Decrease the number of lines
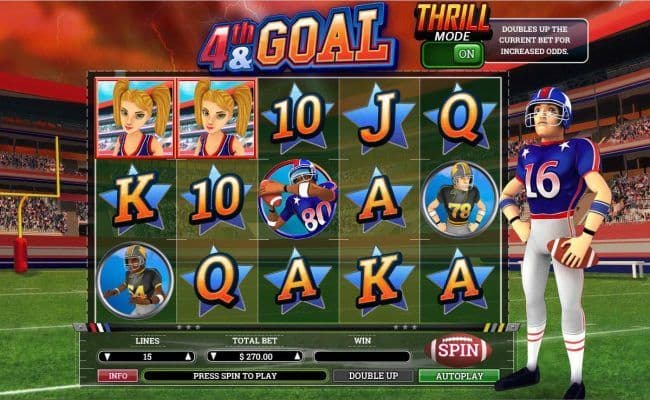This screenshot has height=400, width=650. tap(106, 356)
